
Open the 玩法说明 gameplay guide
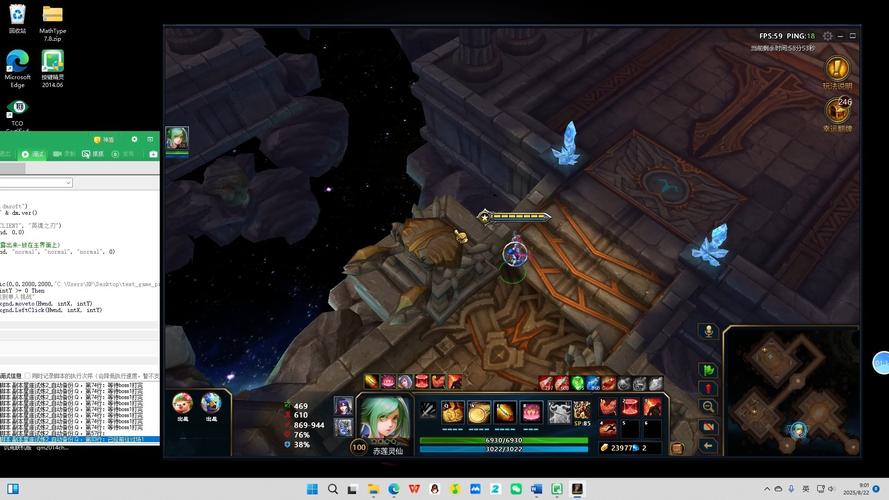pos(836,70)
